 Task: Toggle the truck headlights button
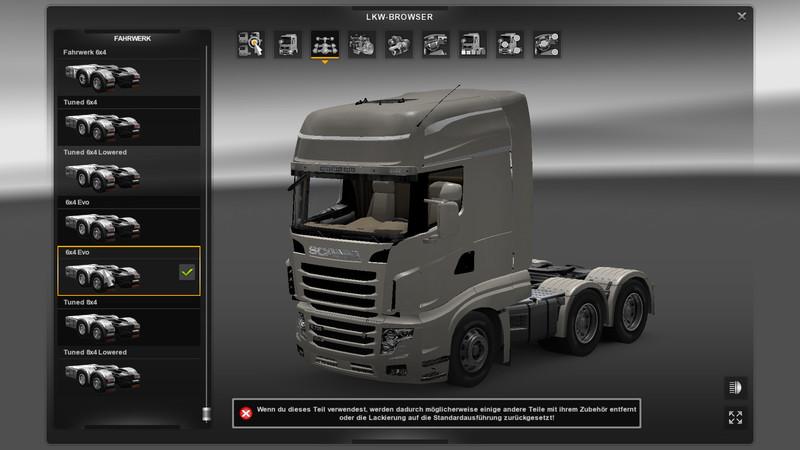pyautogui.click(x=735, y=387)
